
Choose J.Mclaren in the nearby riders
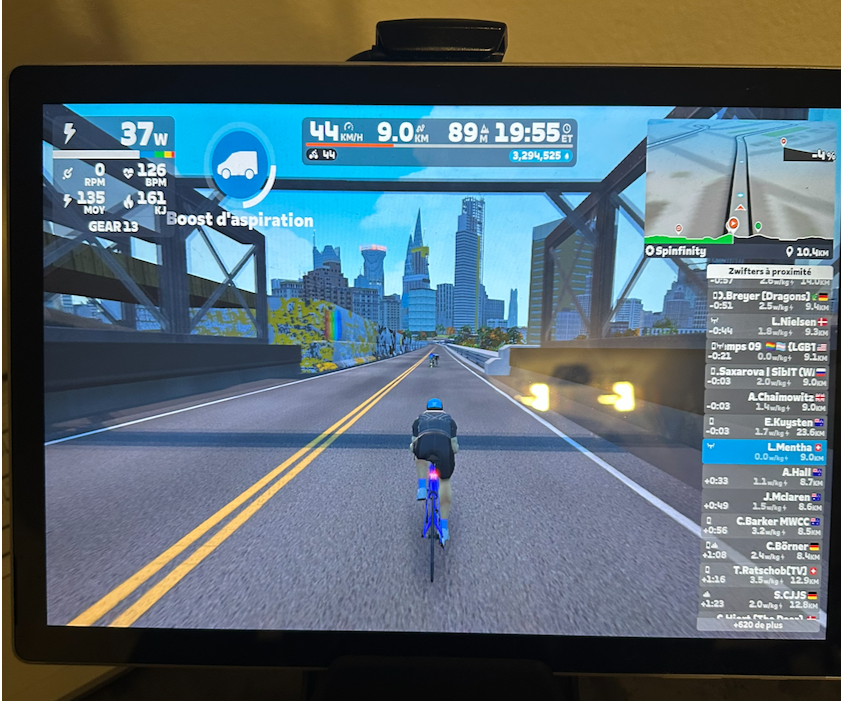pyautogui.click(x=765, y=501)
